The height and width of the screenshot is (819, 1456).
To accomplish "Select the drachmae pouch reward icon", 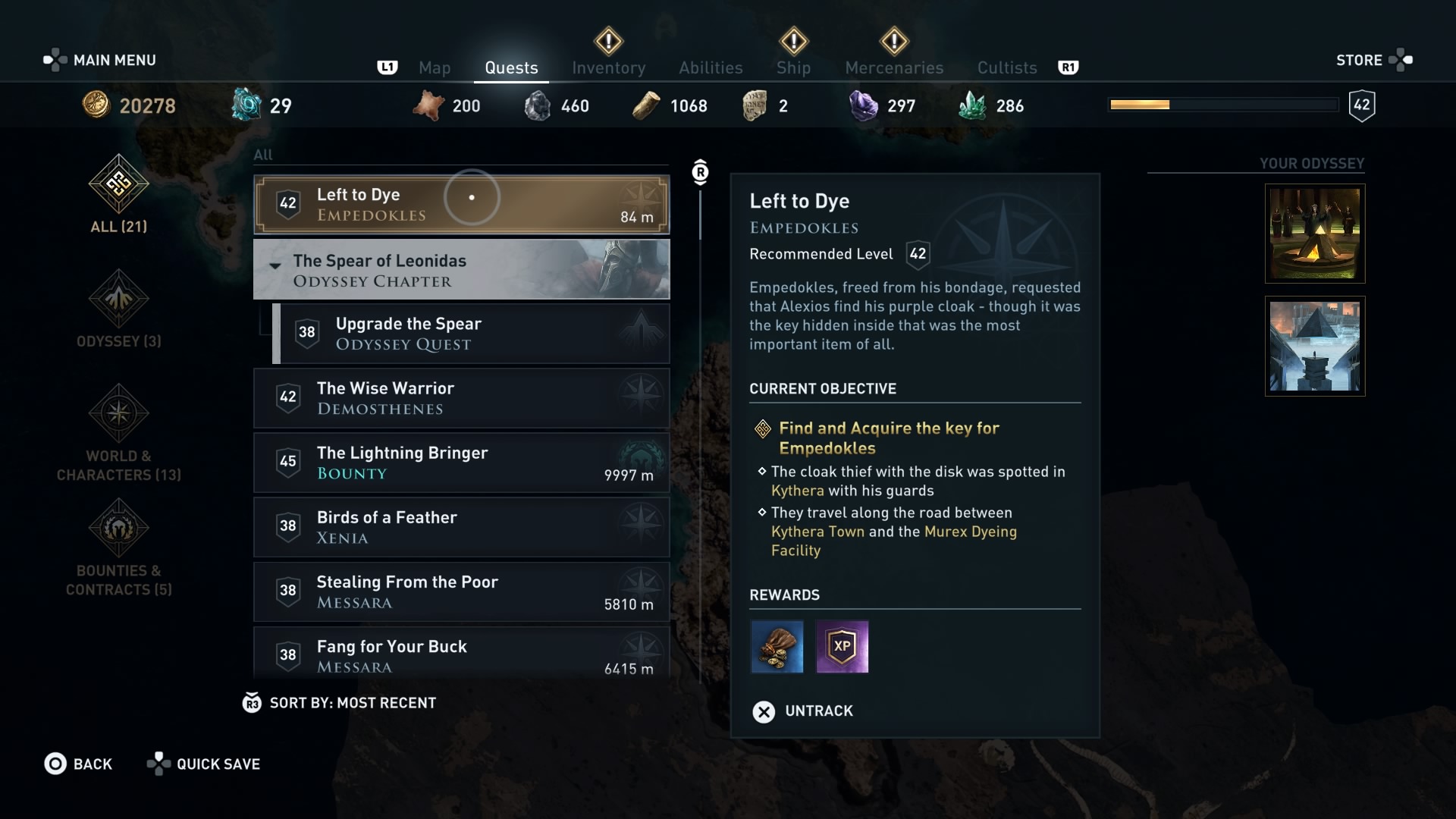I will (x=777, y=647).
